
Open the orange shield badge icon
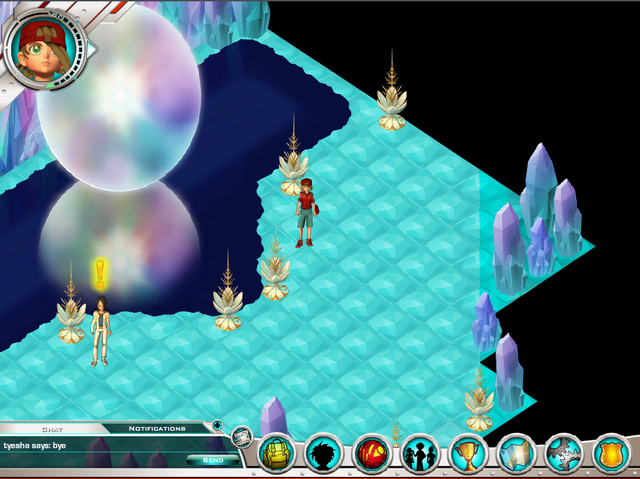[x=612, y=454]
